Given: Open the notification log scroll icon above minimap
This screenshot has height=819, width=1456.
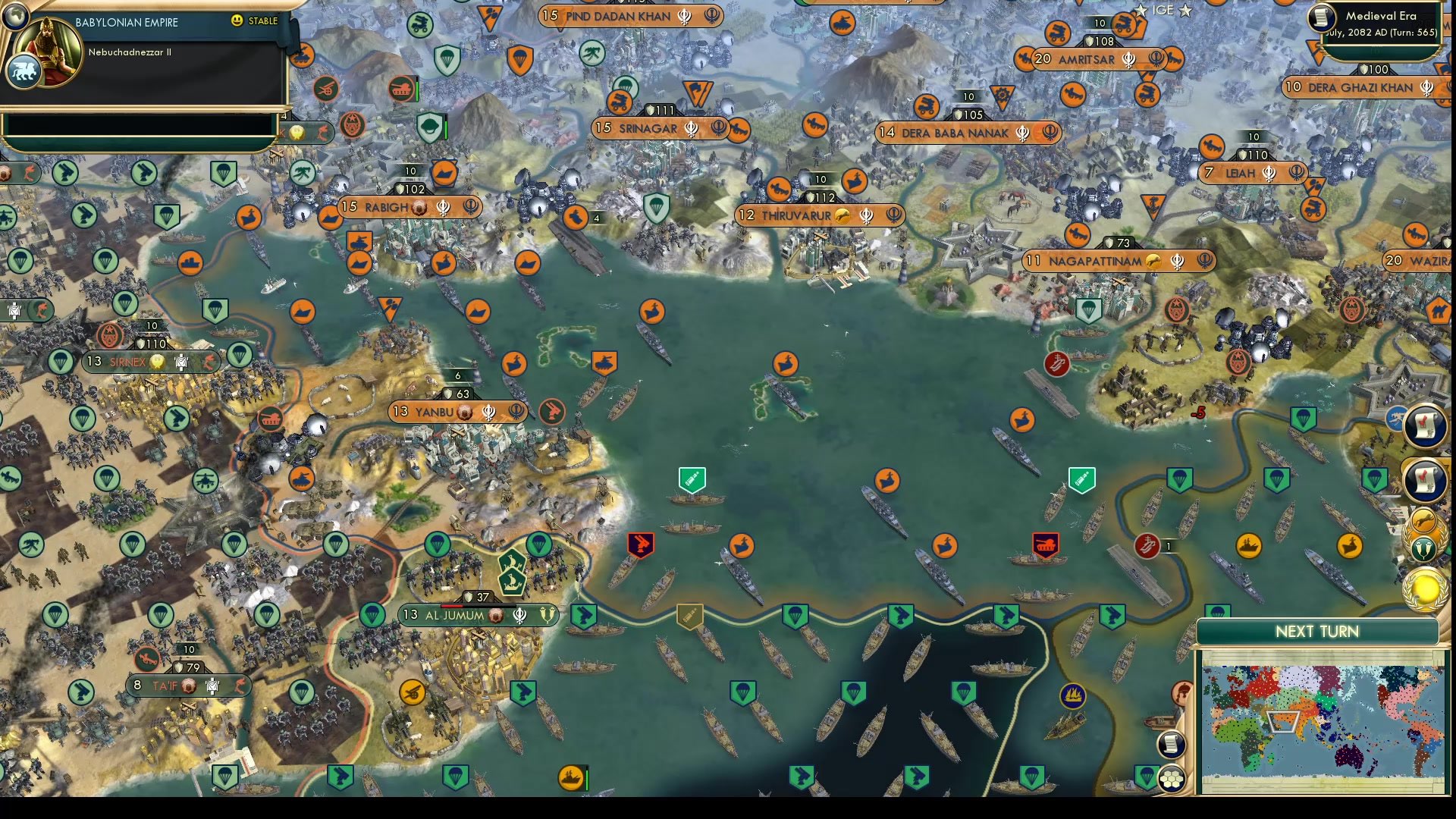Looking at the screenshot, I should click(x=1172, y=743).
